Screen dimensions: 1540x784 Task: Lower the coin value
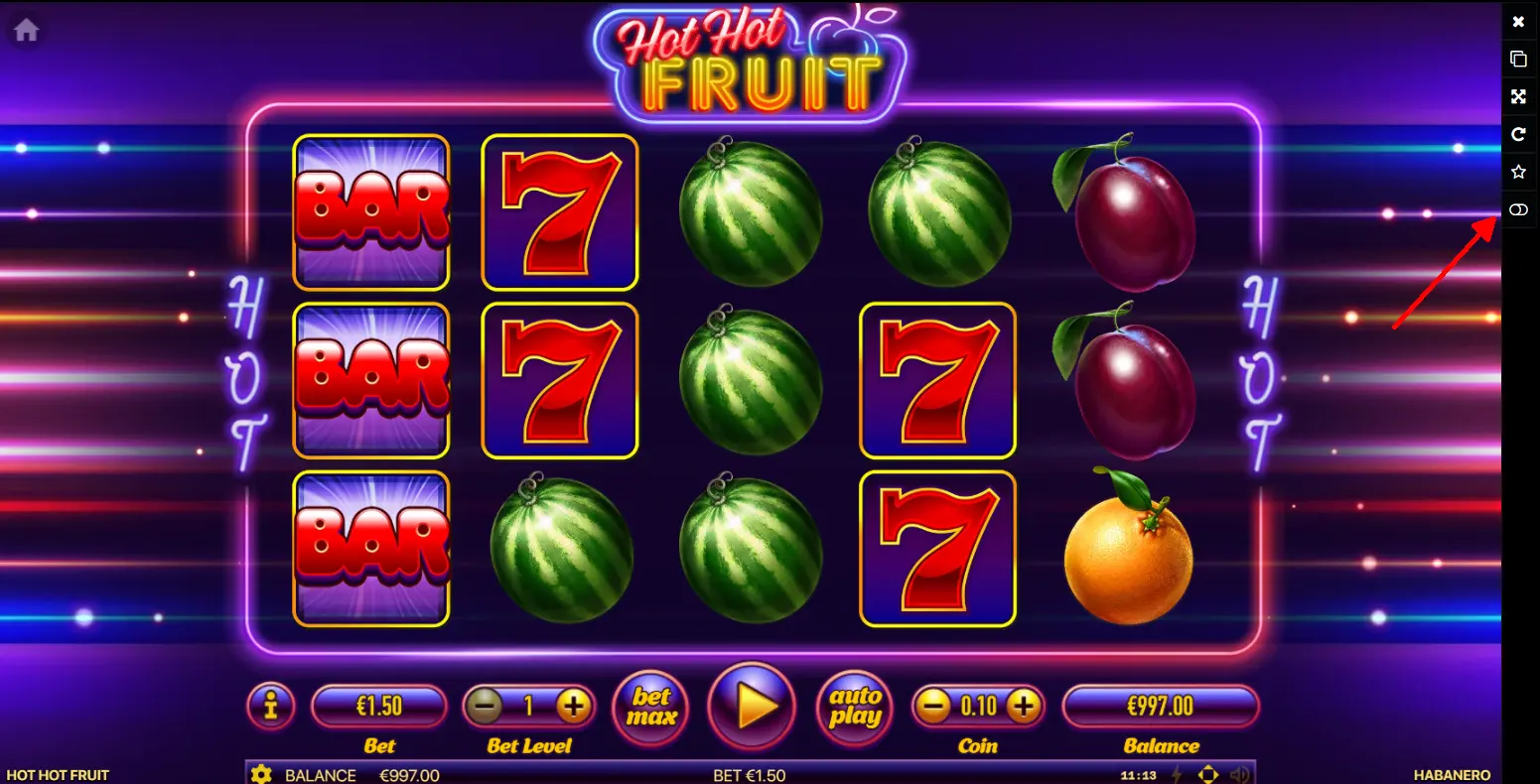click(933, 707)
